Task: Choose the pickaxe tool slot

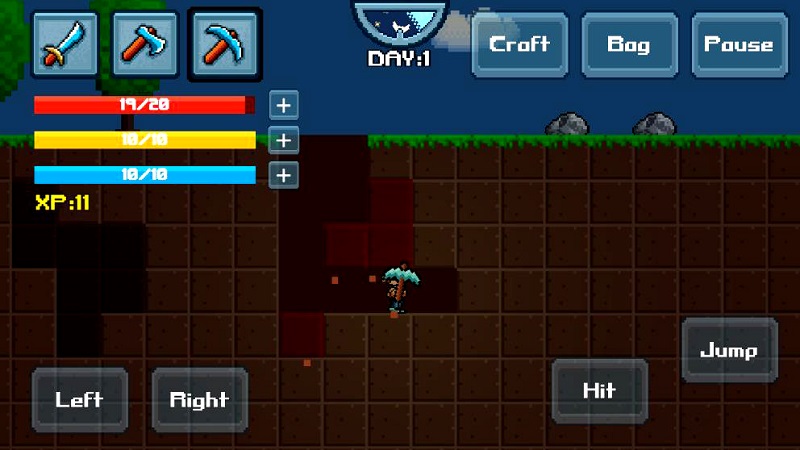Action: [224, 44]
